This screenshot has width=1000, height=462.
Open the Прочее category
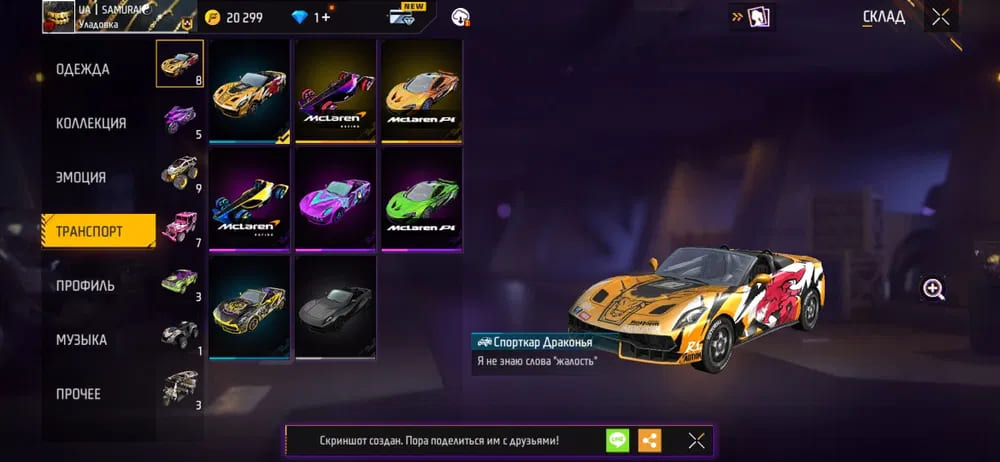click(x=78, y=394)
